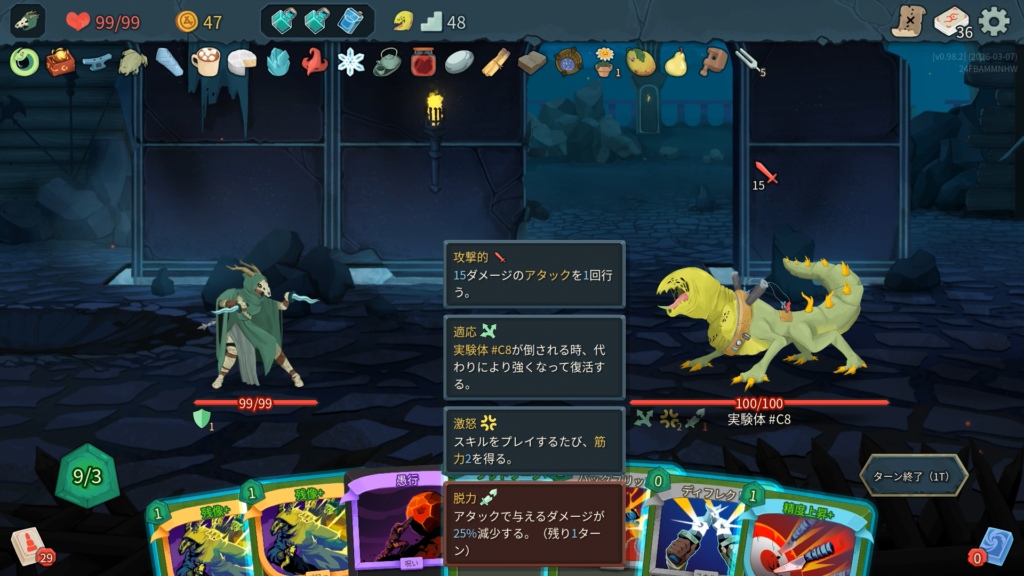The height and width of the screenshot is (576, 1024).
Task: View the anchor relic
Action: click(97, 62)
